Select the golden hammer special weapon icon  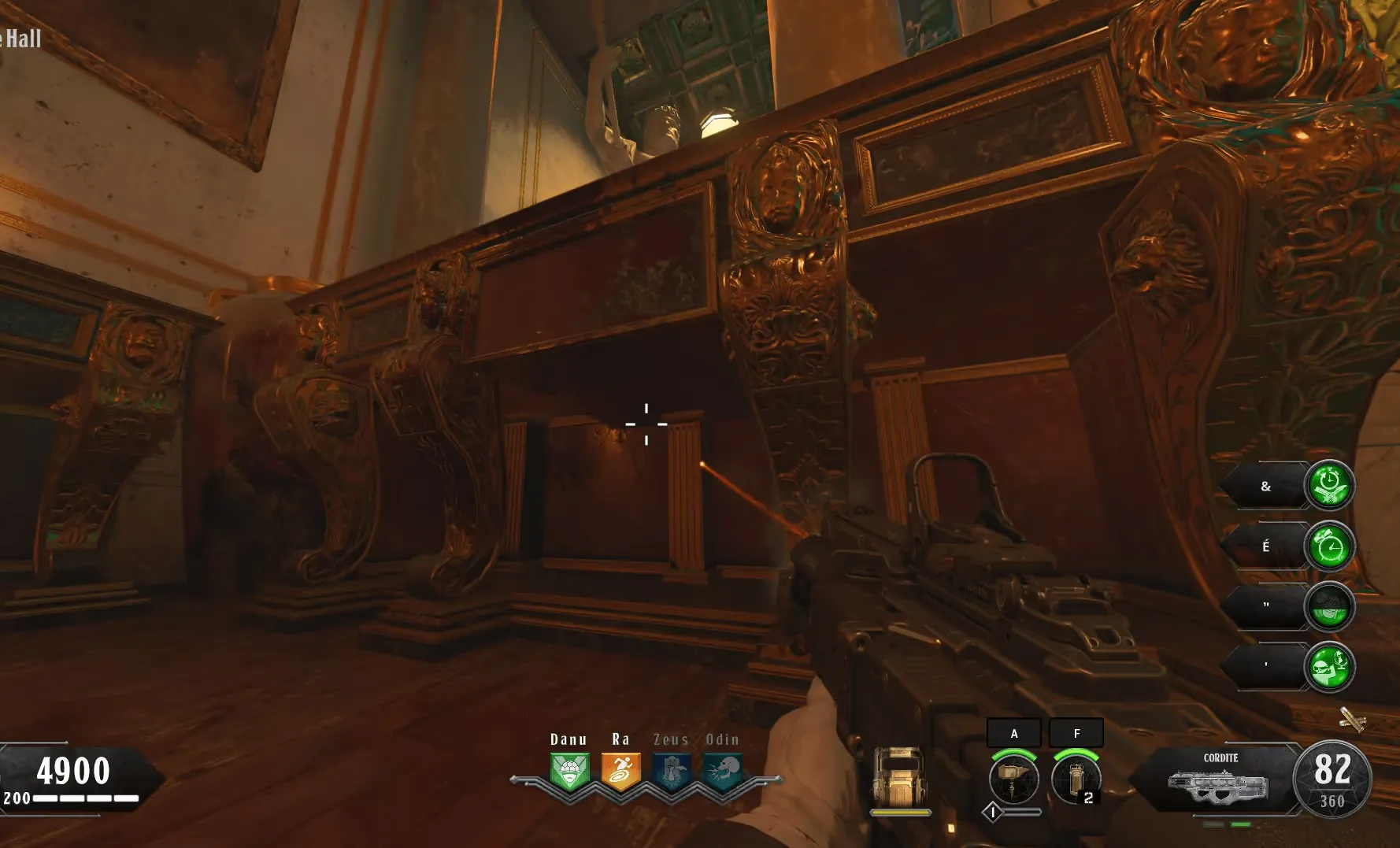(x=1013, y=778)
